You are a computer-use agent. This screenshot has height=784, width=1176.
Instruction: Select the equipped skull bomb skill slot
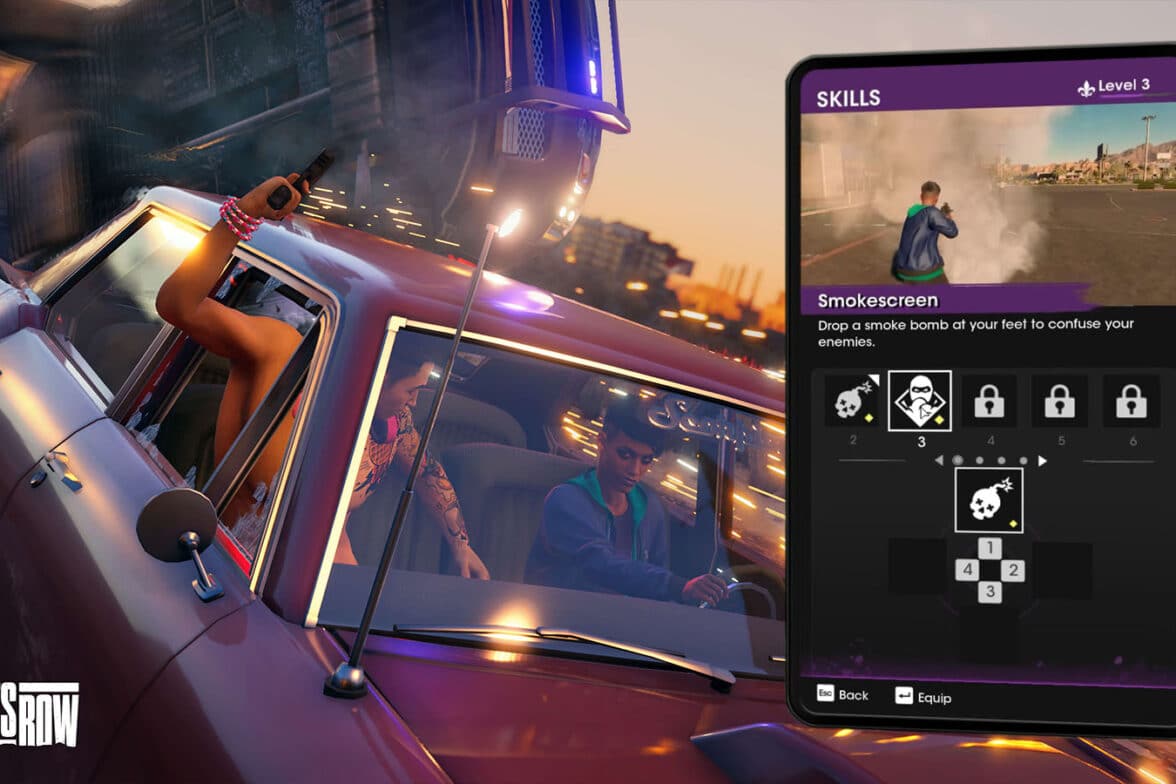988,500
